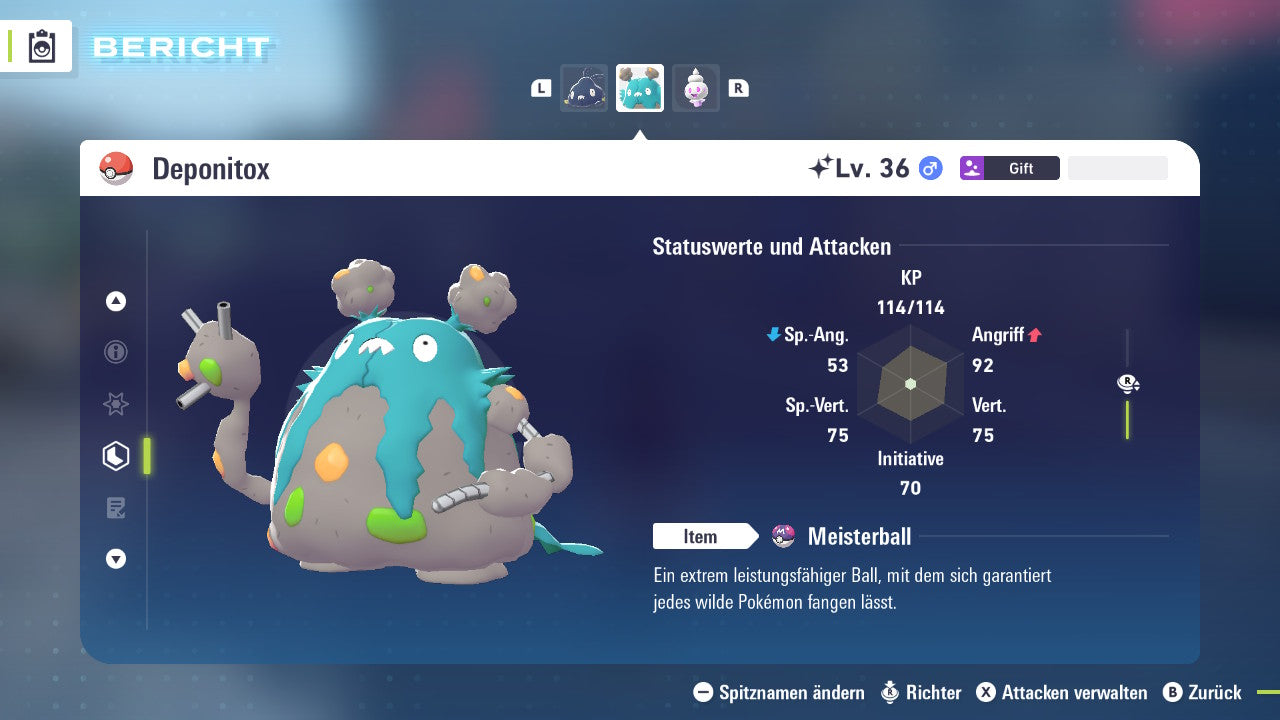
Task: Select the star ribbon icon in the left sidebar
Action: (x=115, y=404)
